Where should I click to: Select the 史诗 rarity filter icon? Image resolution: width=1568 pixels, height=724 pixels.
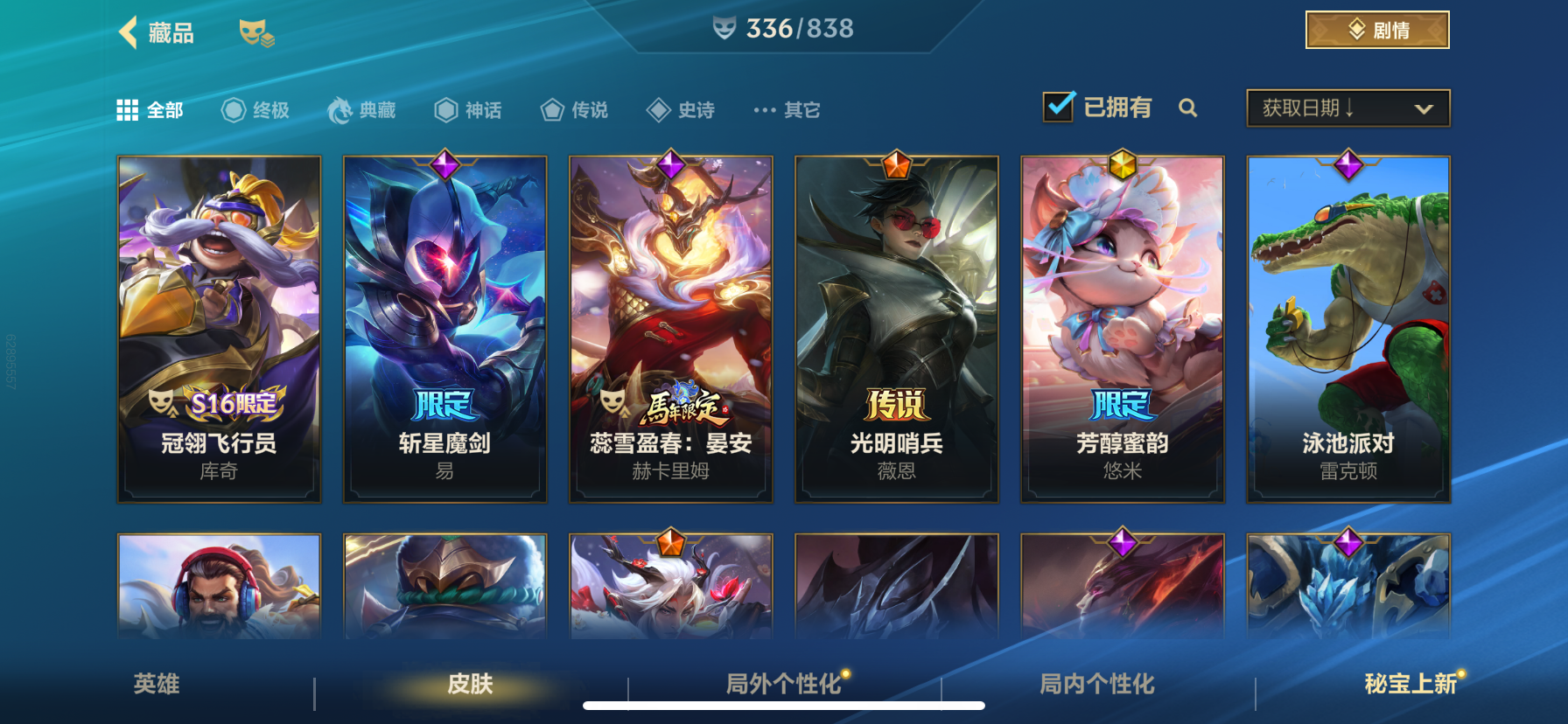[659, 109]
